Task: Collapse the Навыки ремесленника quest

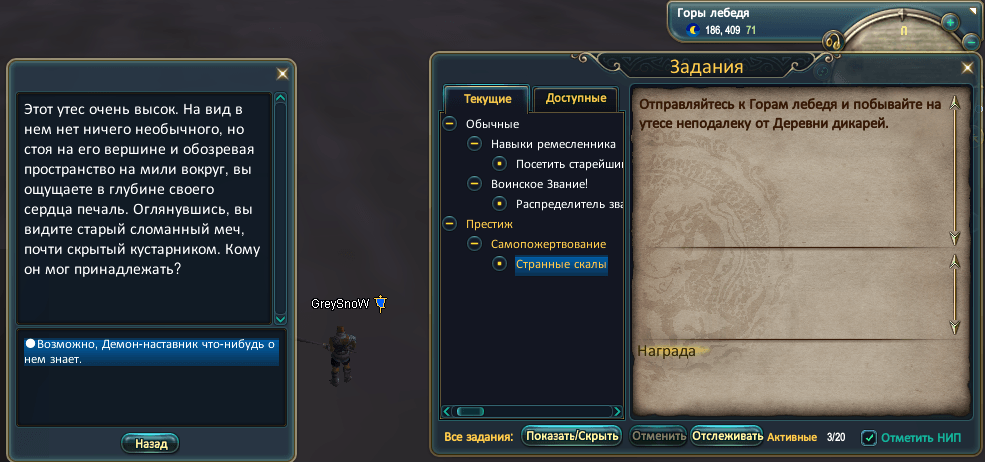Action: (474, 144)
